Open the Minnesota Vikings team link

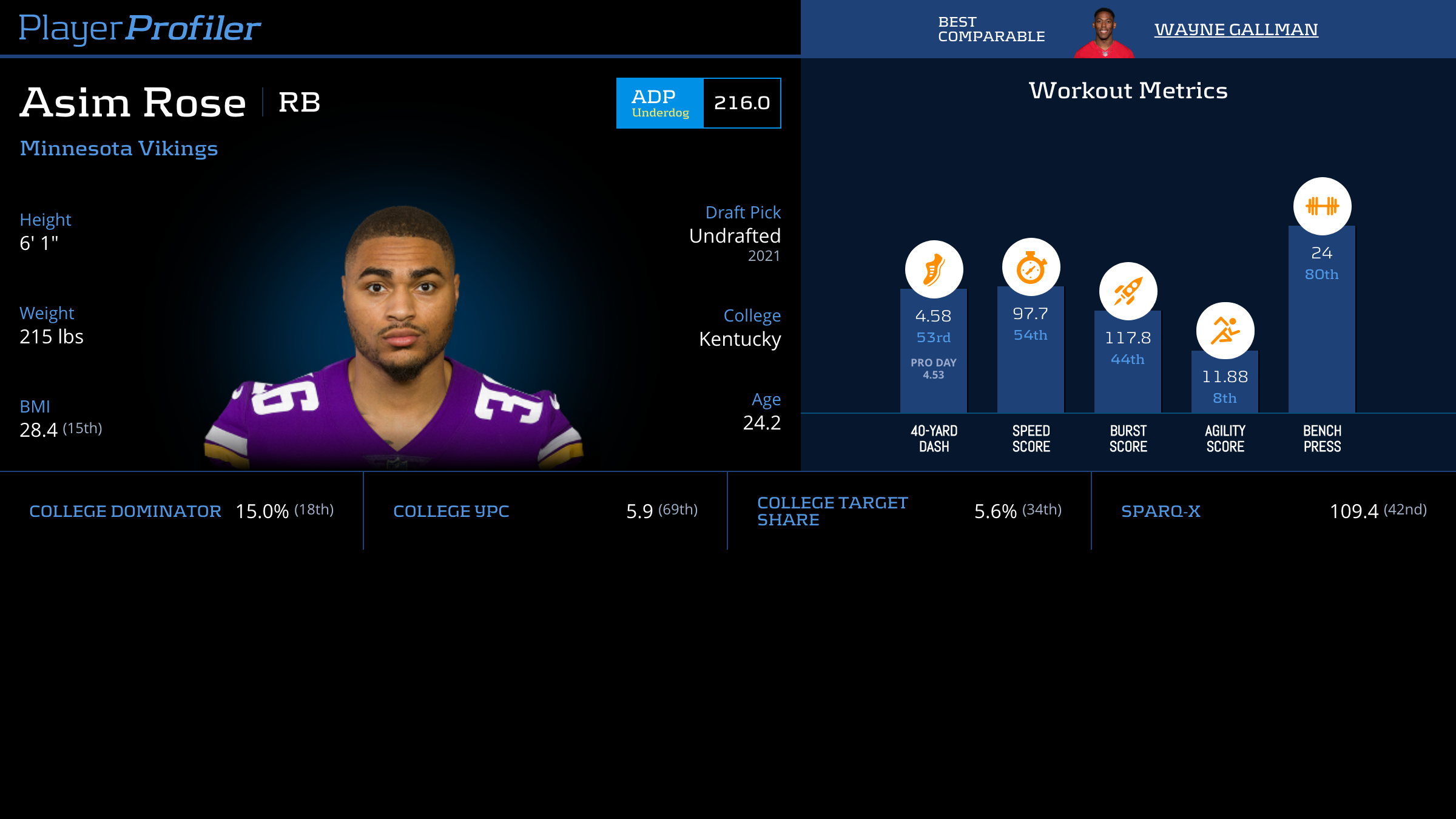(x=119, y=149)
